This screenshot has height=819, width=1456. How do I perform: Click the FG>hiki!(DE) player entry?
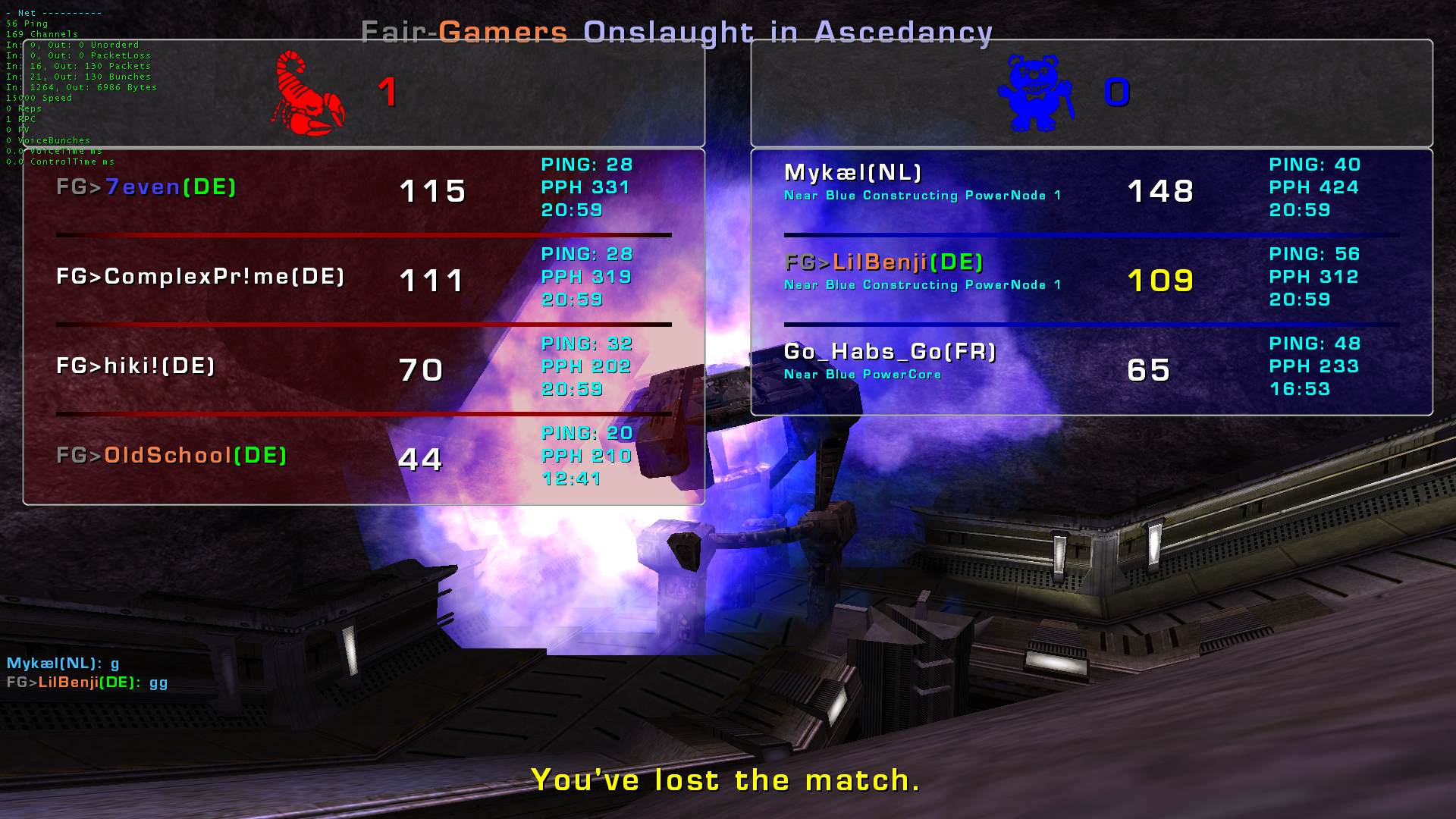[136, 366]
